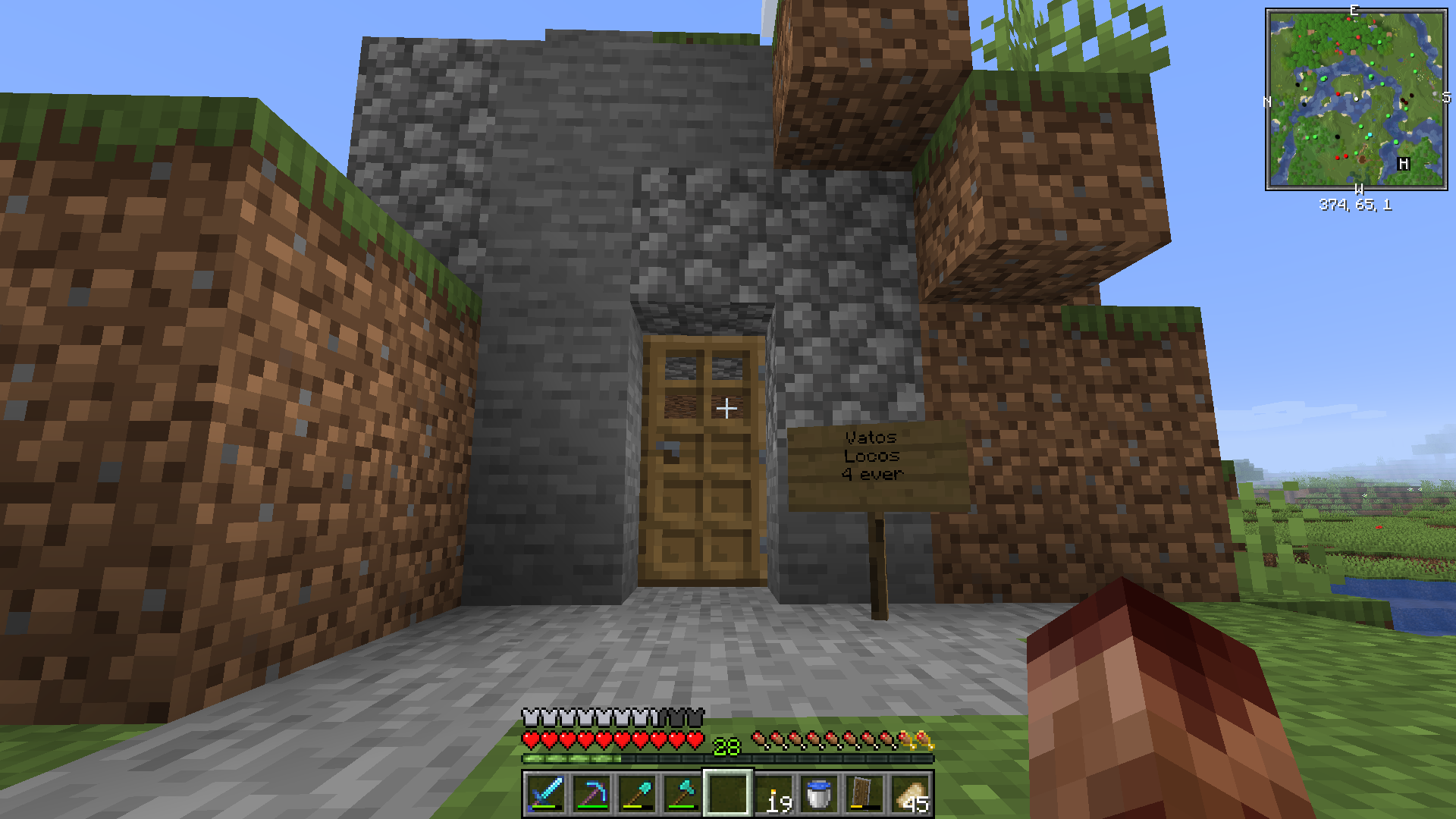The image size is (1456, 819).
Task: Select the diamond sword hotbar slot
Action: pos(545,794)
